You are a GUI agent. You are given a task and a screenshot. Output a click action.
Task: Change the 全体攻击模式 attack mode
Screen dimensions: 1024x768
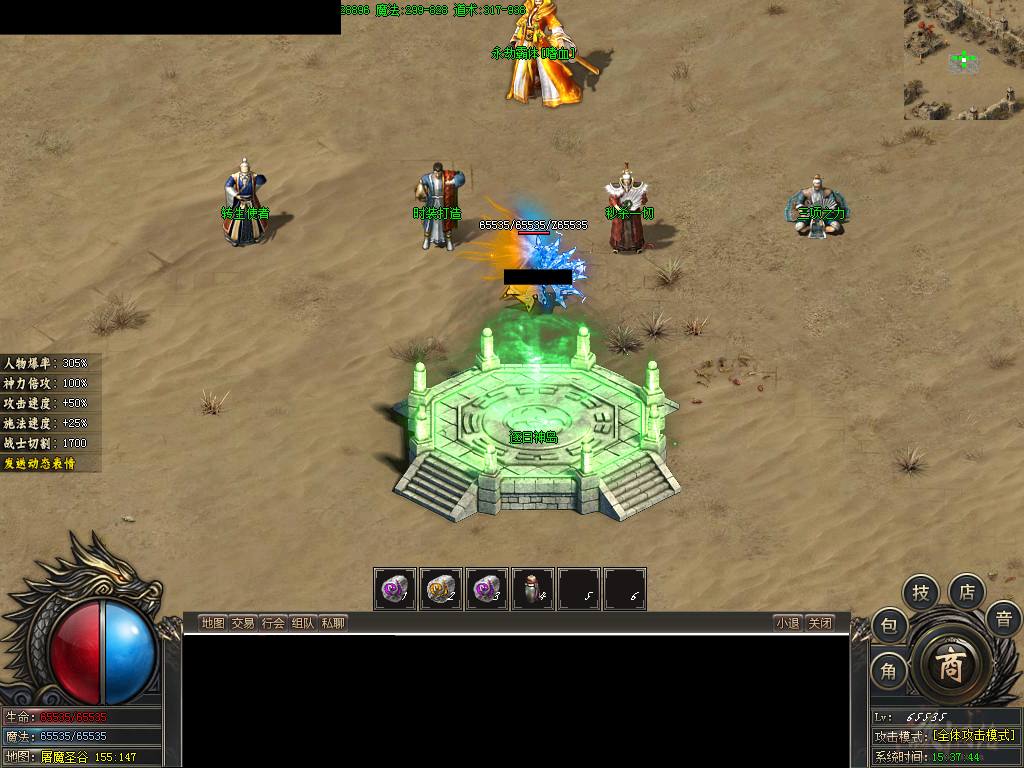[x=973, y=735]
